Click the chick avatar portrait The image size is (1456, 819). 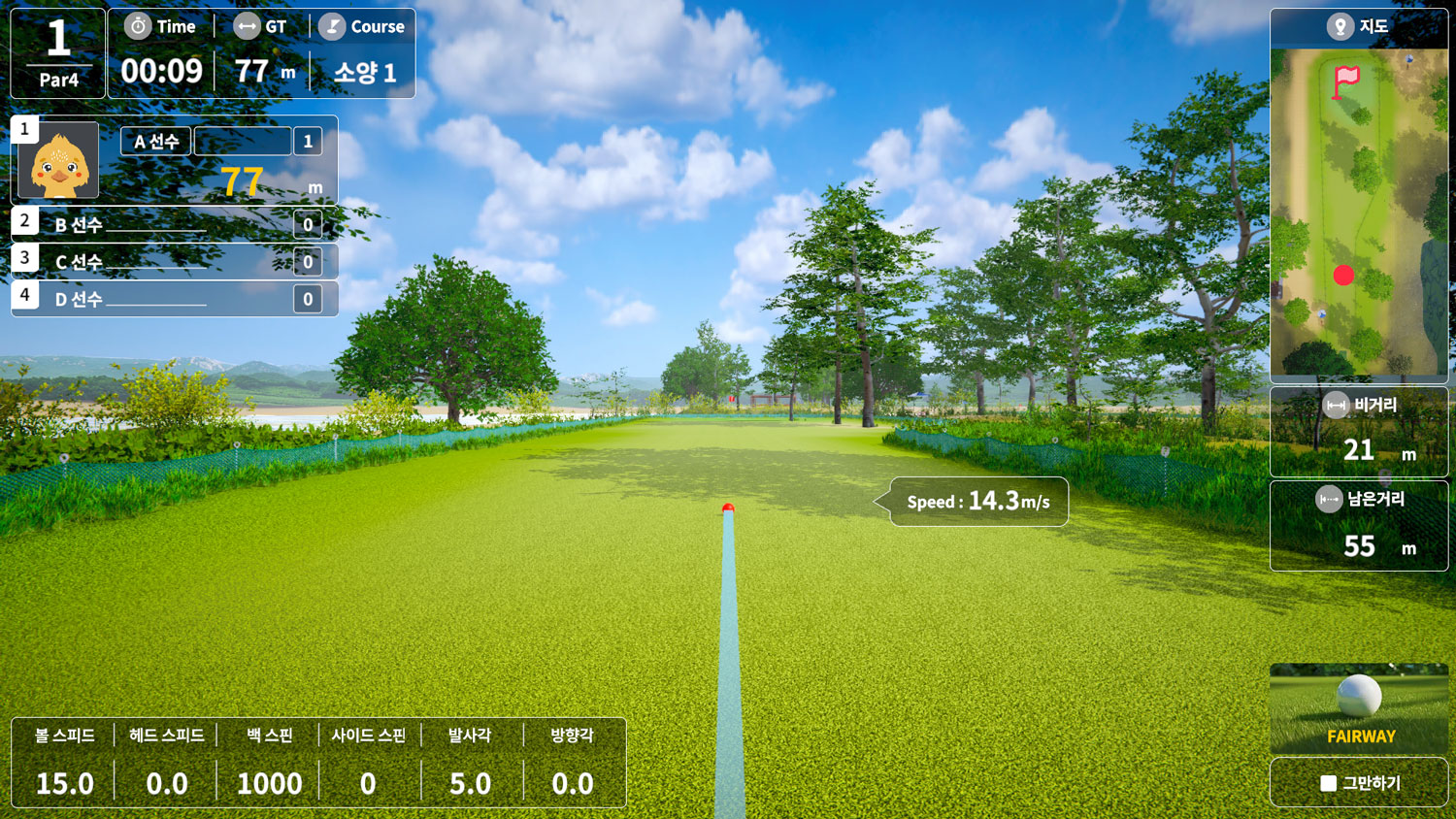[59, 161]
